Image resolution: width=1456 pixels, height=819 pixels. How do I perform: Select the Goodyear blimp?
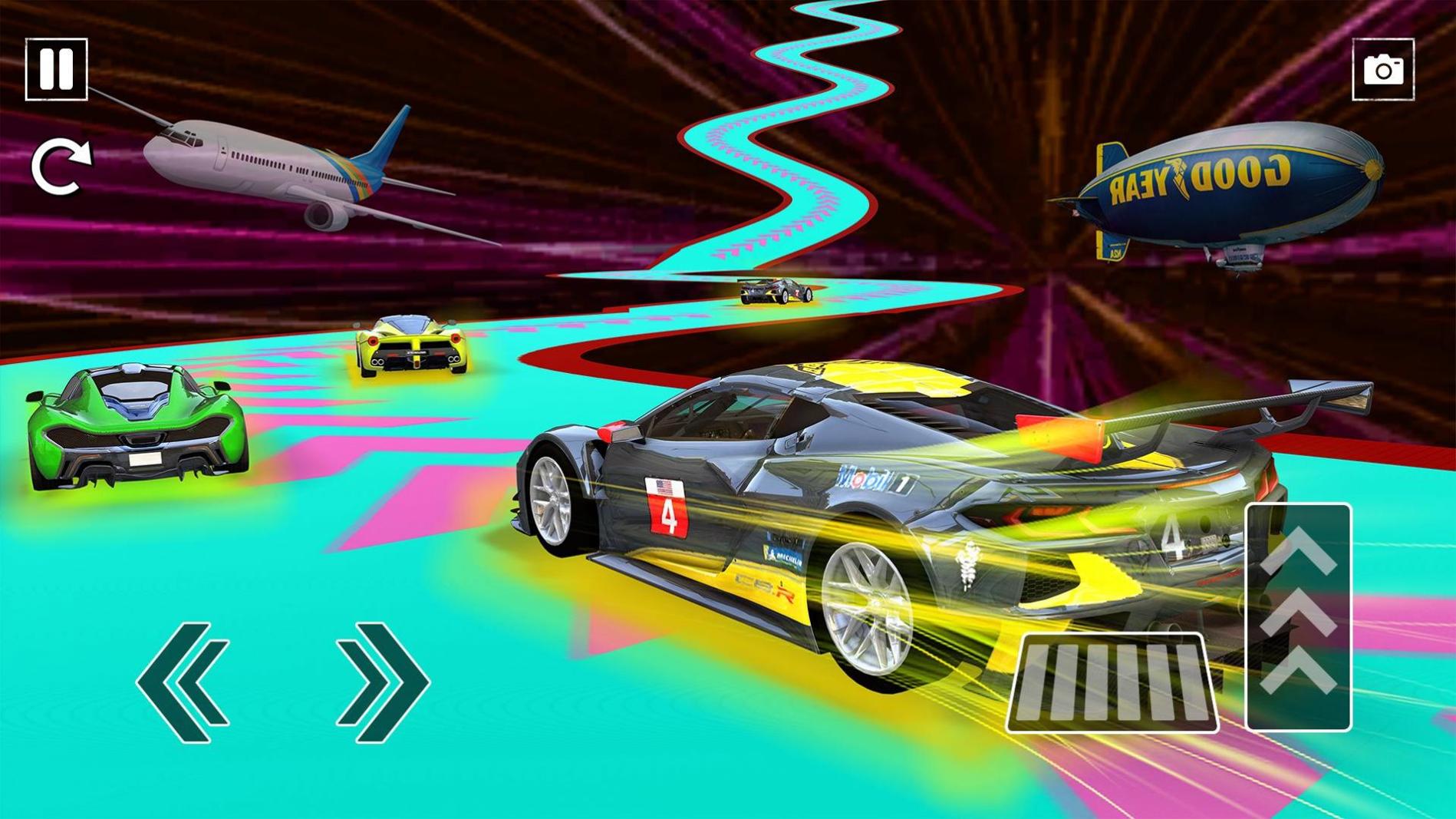1220,184
